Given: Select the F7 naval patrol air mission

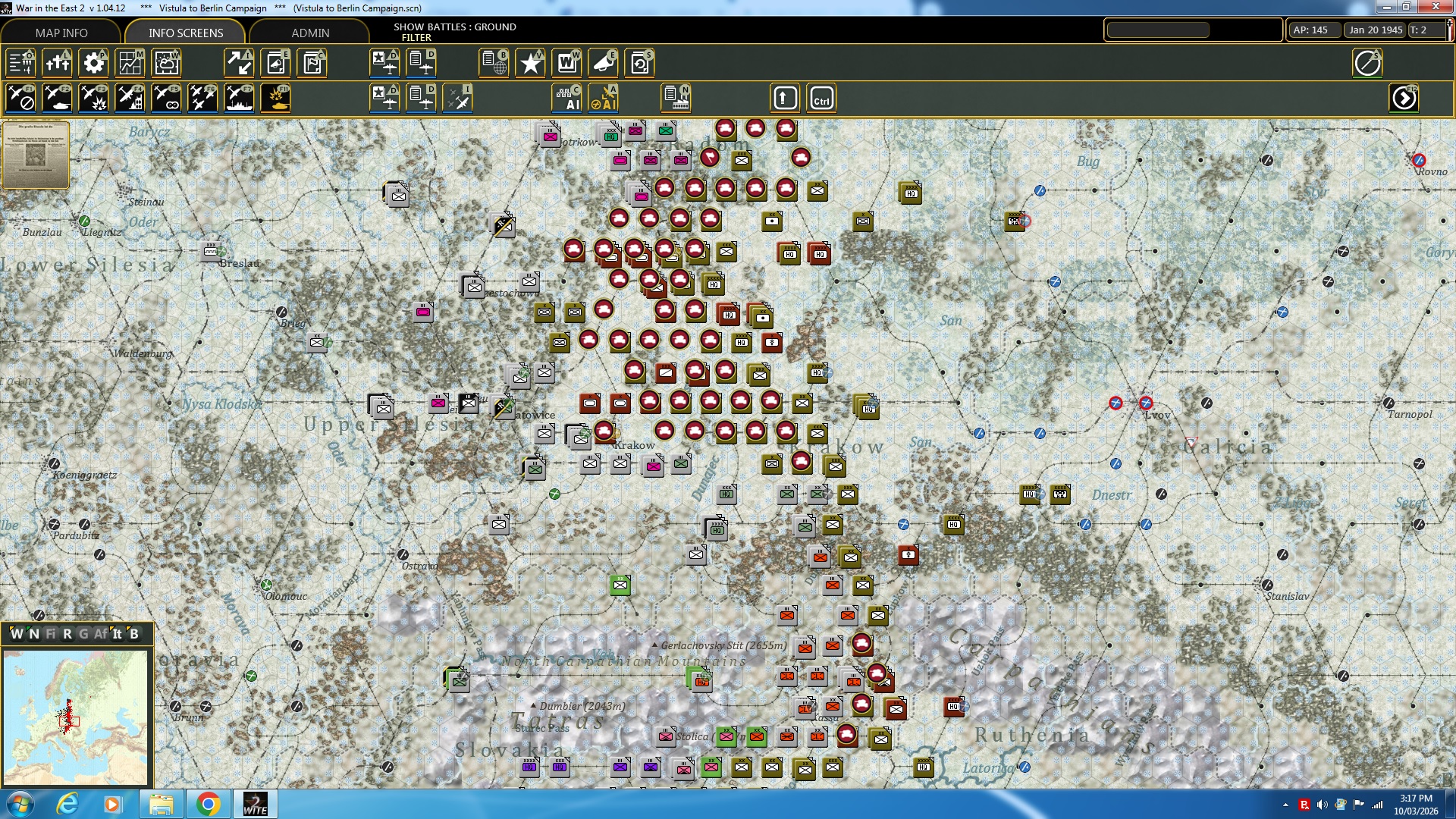Looking at the screenshot, I should click(x=240, y=98).
